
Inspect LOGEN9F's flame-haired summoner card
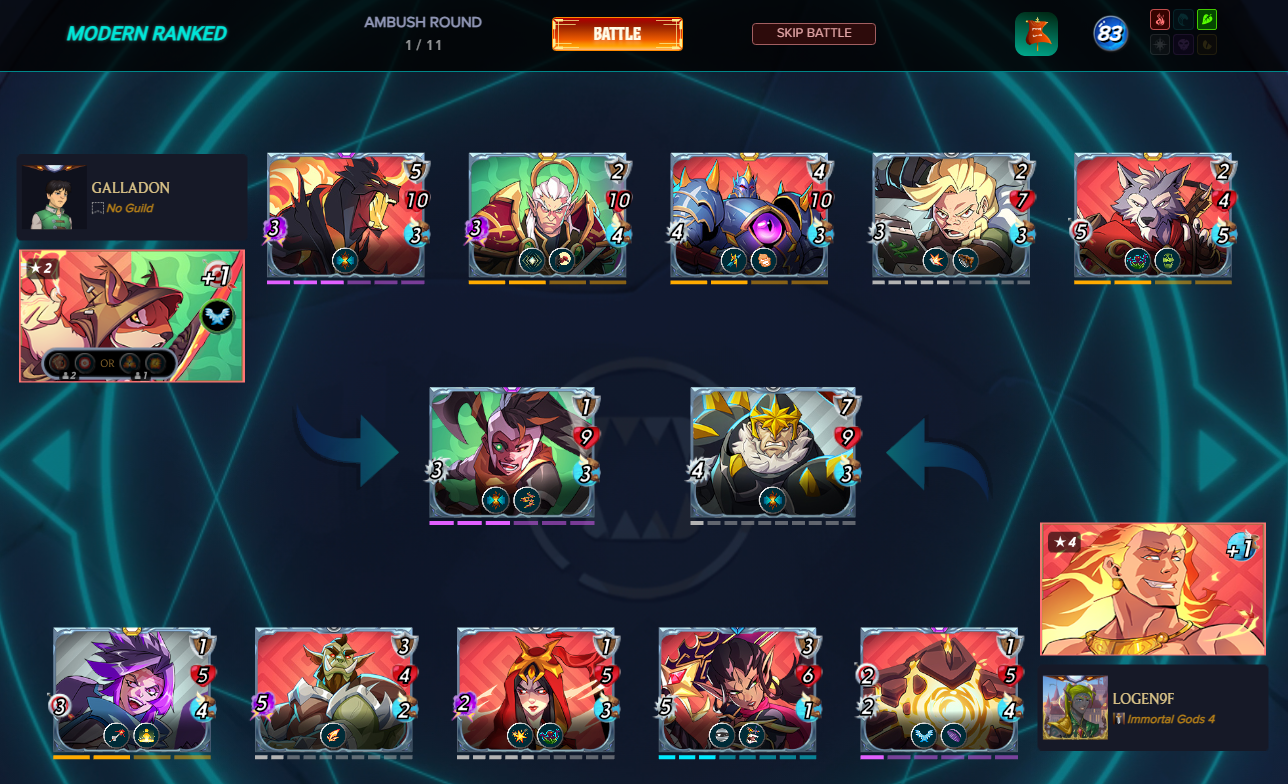1152,589
